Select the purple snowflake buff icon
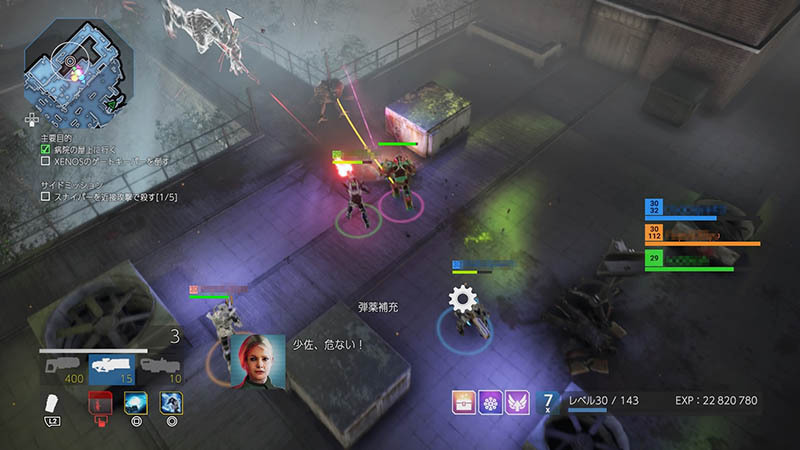Viewport: 800px width, 450px height. pyautogui.click(x=489, y=403)
